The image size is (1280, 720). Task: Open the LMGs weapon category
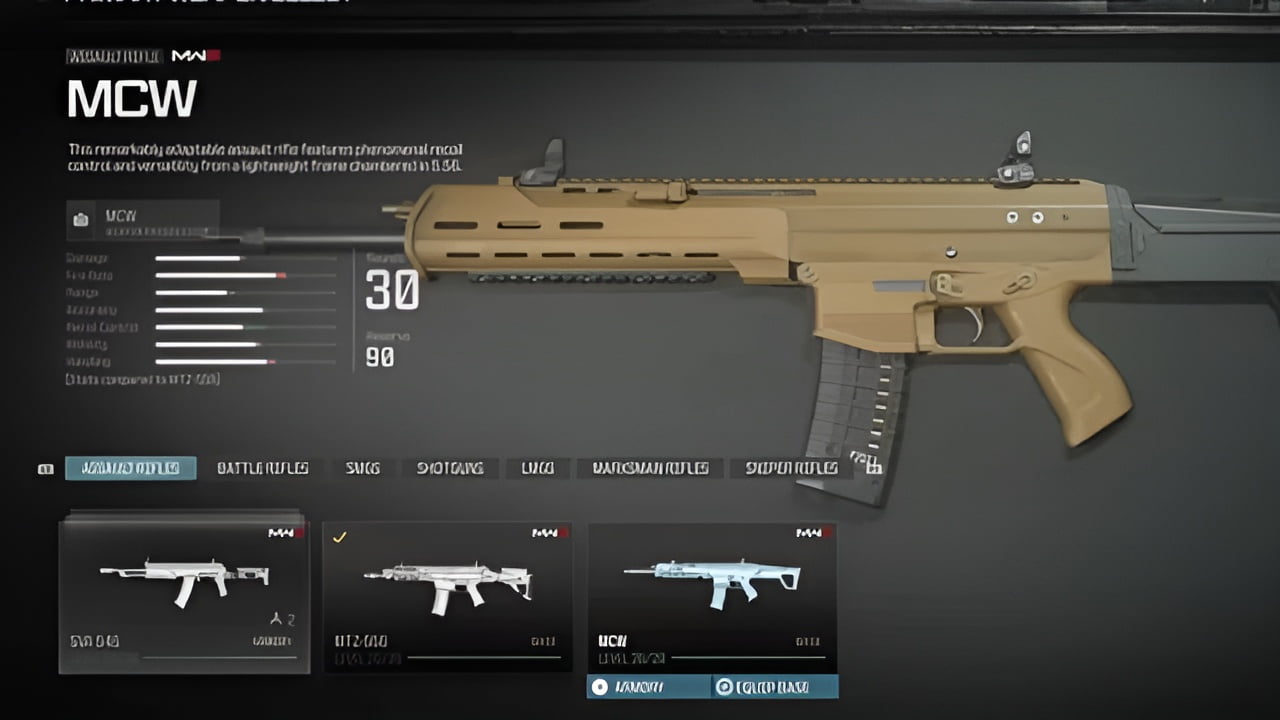coord(537,468)
